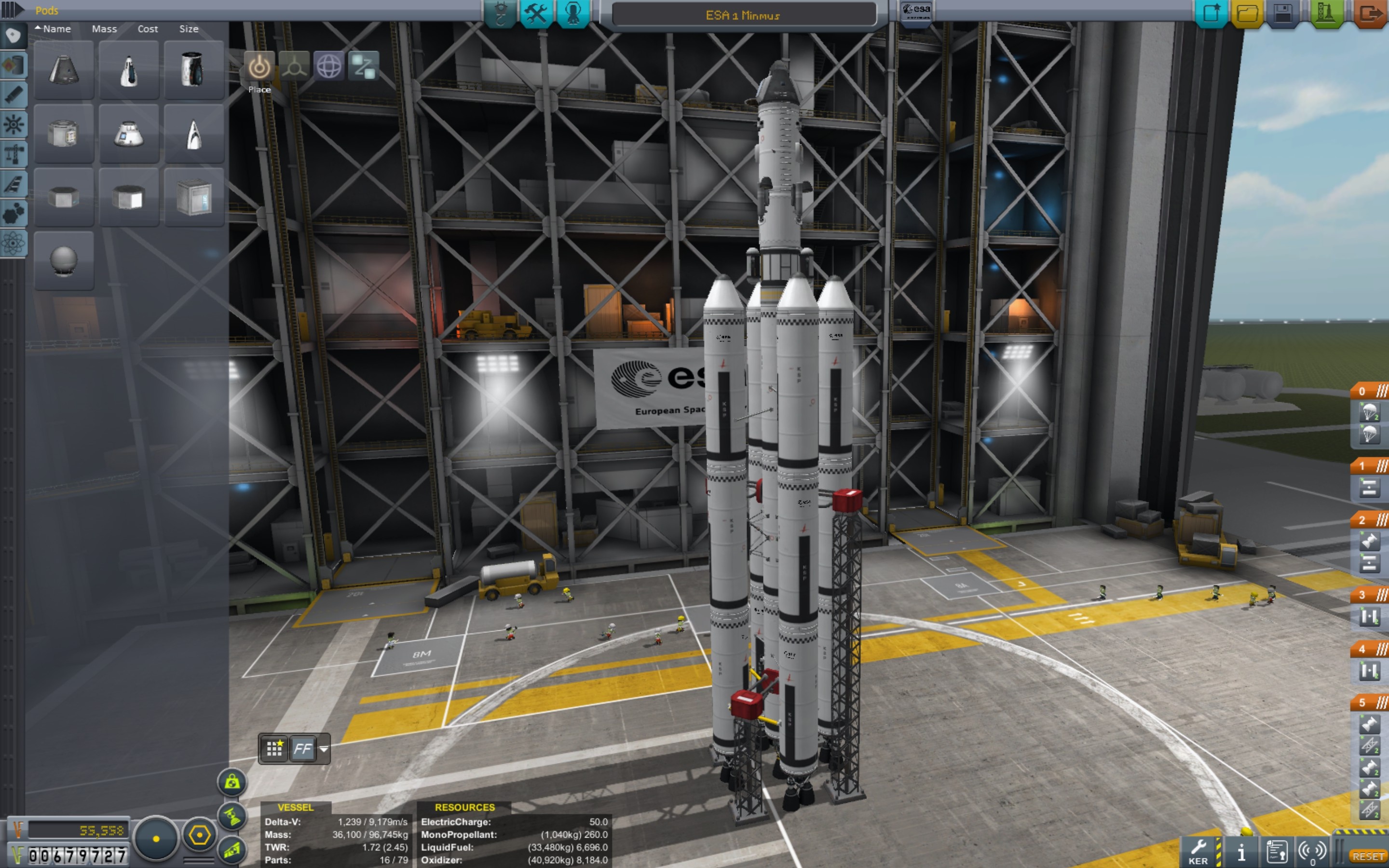Switch to the Re-root tool

point(363,67)
